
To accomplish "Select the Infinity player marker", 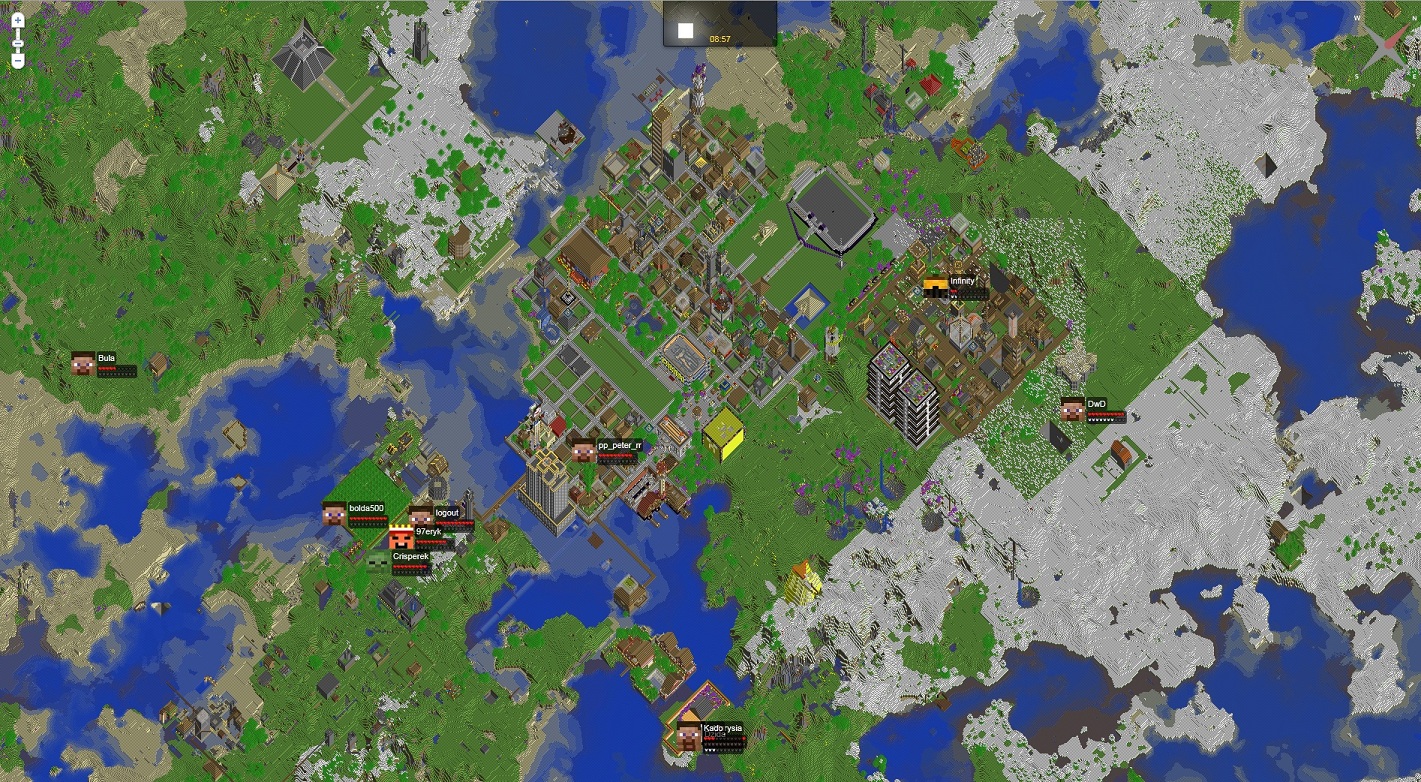I will point(936,288).
